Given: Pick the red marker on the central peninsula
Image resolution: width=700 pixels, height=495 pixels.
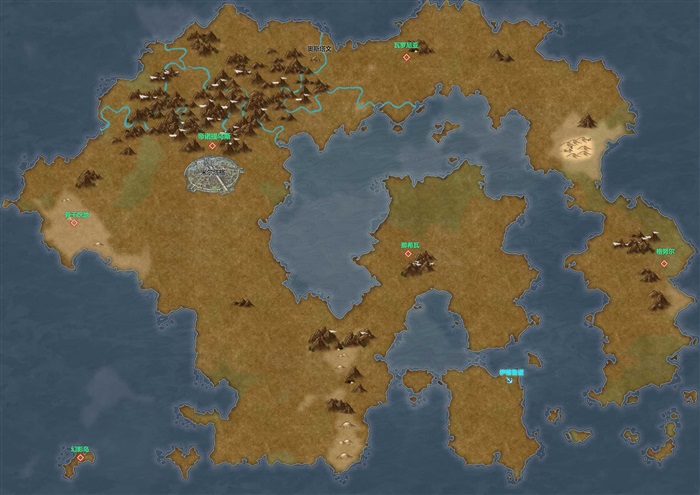Looking at the screenshot, I should 408,254.
